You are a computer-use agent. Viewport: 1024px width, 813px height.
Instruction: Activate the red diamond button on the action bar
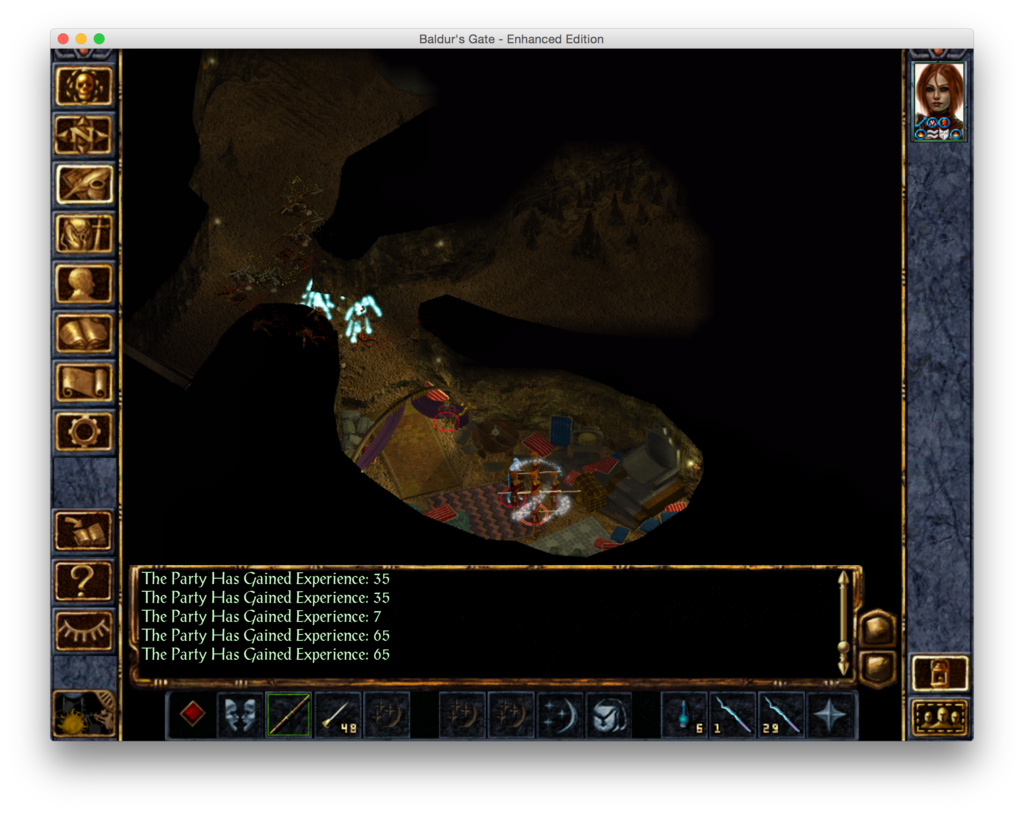pos(192,715)
